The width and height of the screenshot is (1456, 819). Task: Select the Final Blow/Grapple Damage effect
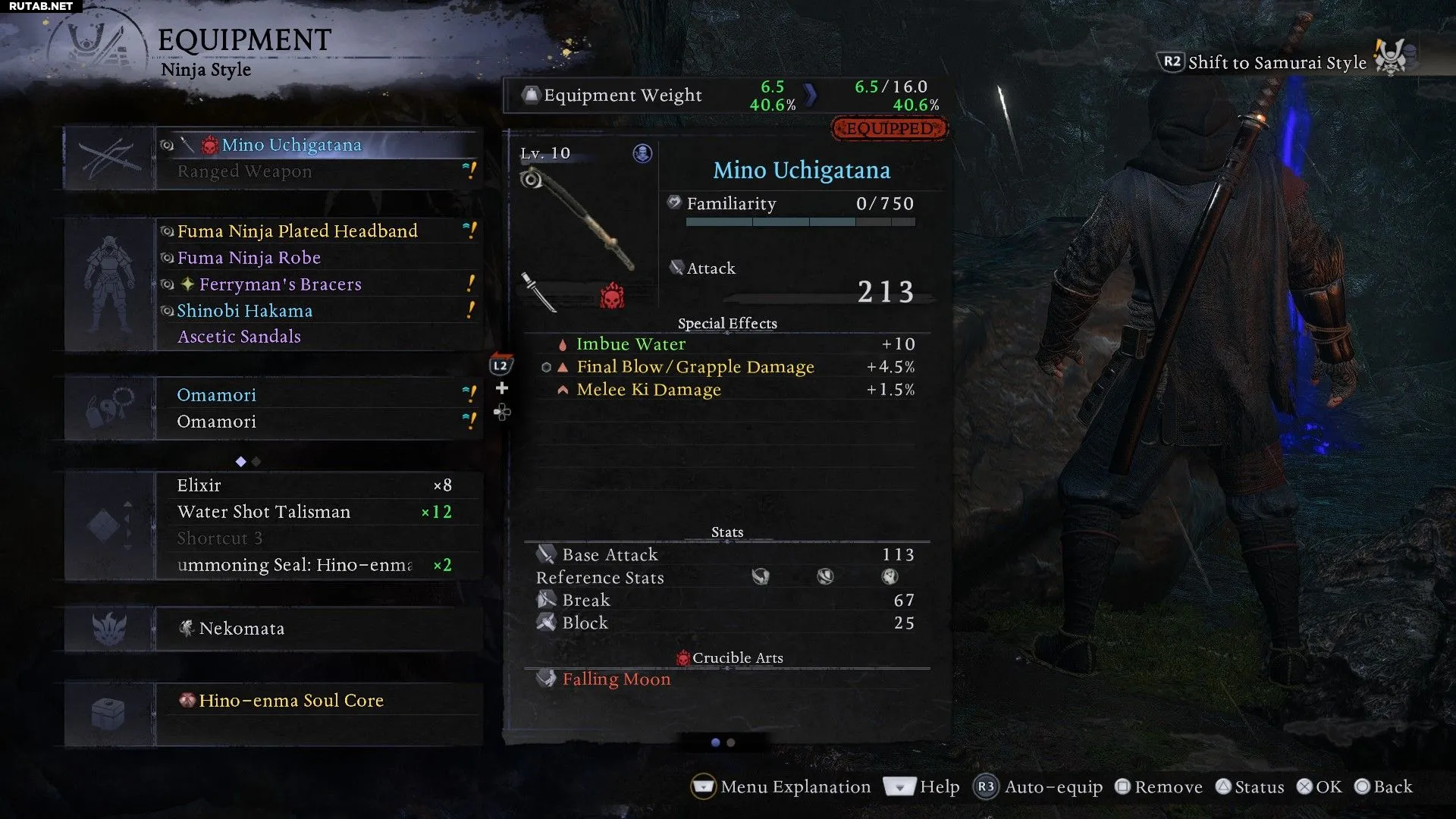(x=695, y=367)
